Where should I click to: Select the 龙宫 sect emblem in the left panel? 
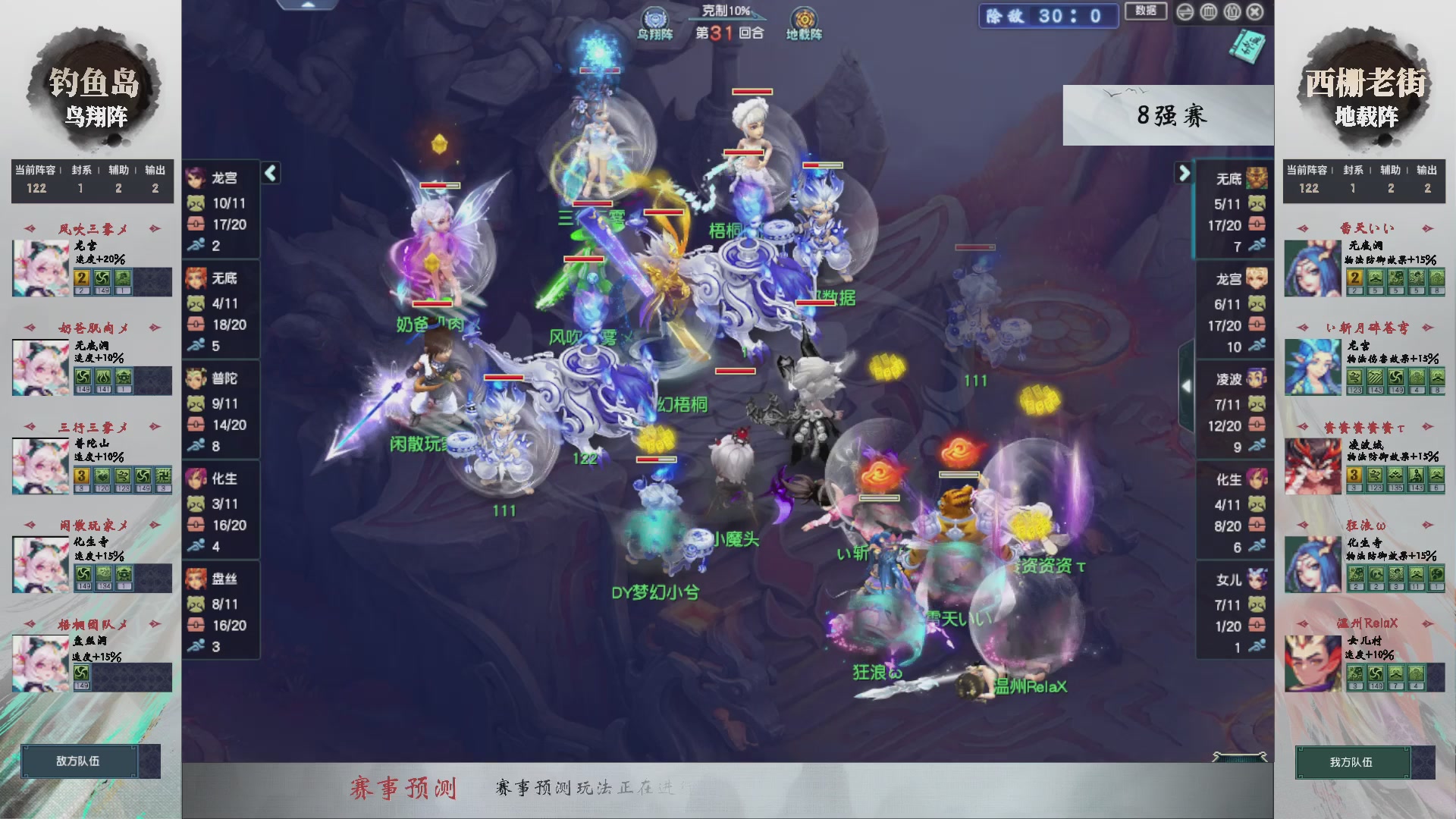coord(197,178)
